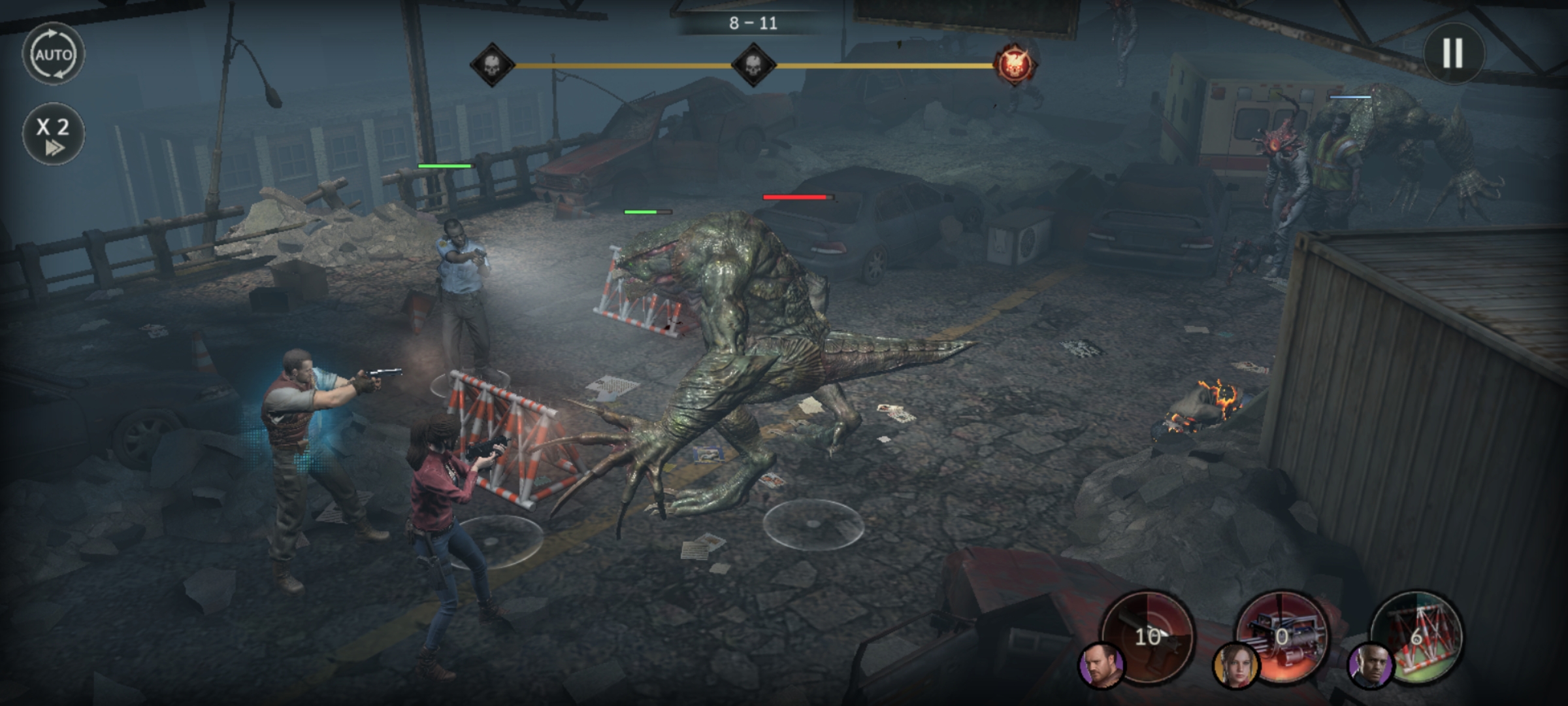Activate the pistol shot skill
The height and width of the screenshot is (706, 1568).
coord(1149,634)
